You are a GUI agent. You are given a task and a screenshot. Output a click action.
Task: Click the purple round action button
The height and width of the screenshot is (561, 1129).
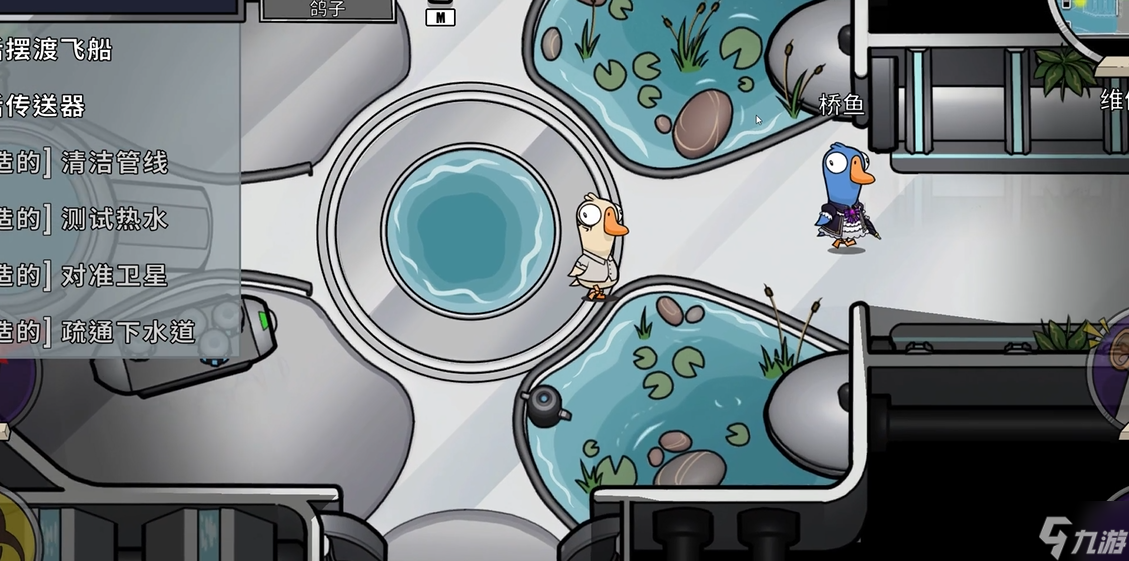1112,370
